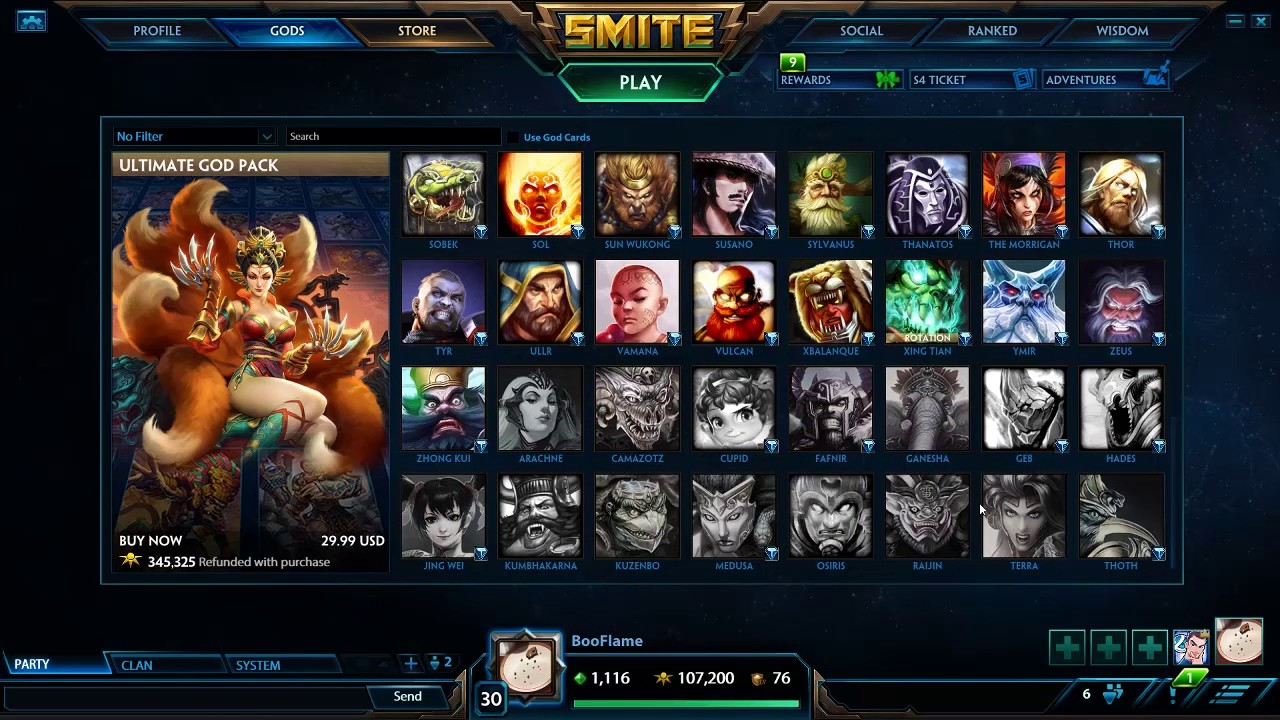Click the Play button
The image size is (1280, 720).
point(641,82)
